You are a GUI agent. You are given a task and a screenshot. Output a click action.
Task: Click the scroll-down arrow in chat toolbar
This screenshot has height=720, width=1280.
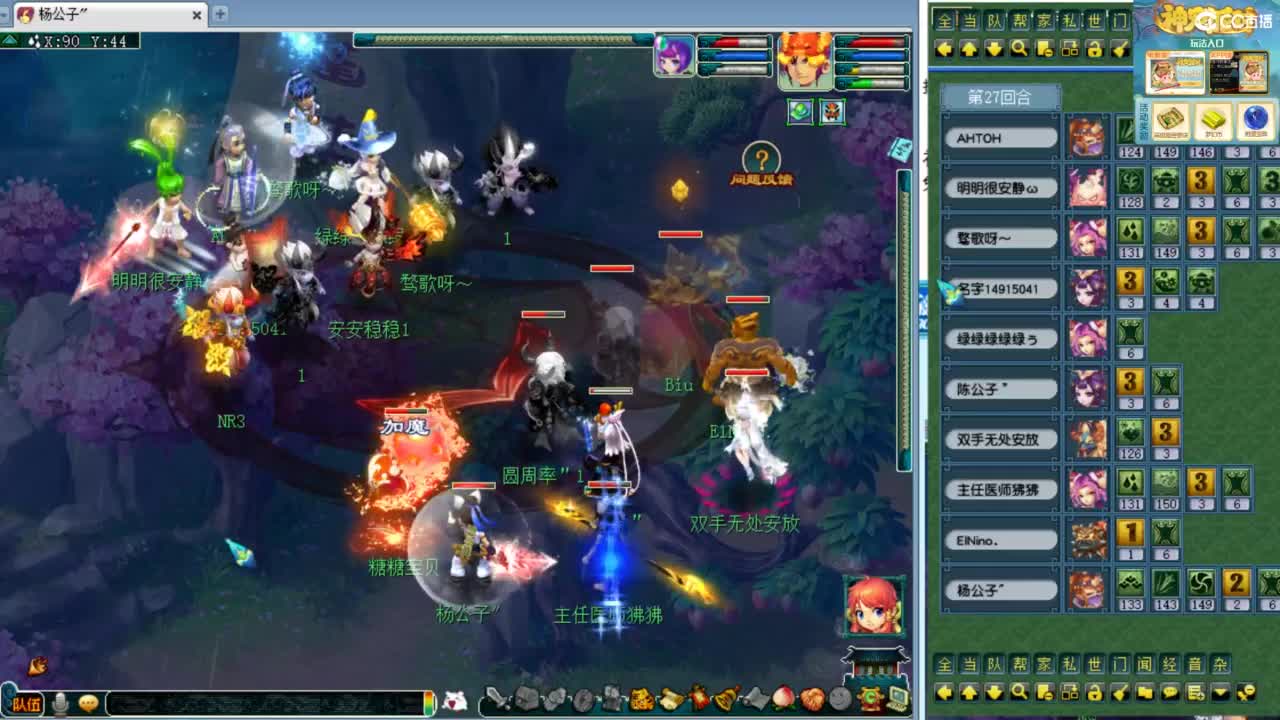pos(996,691)
